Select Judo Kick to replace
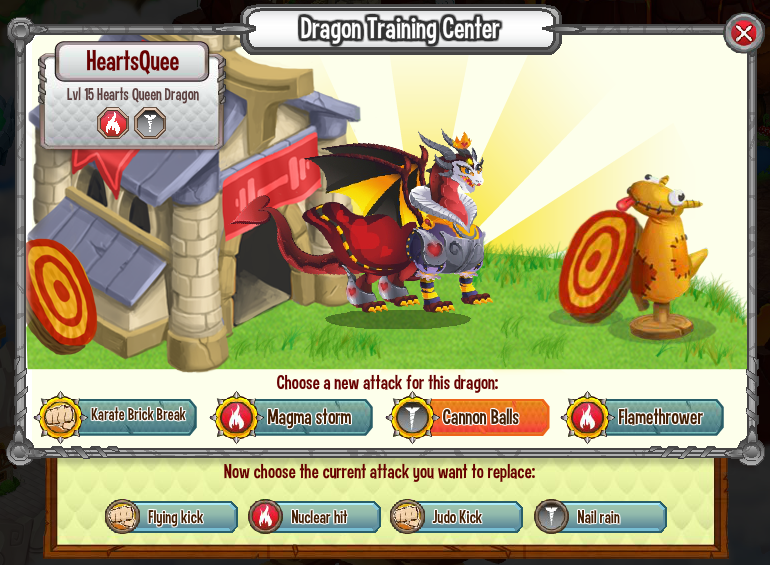 click(457, 517)
